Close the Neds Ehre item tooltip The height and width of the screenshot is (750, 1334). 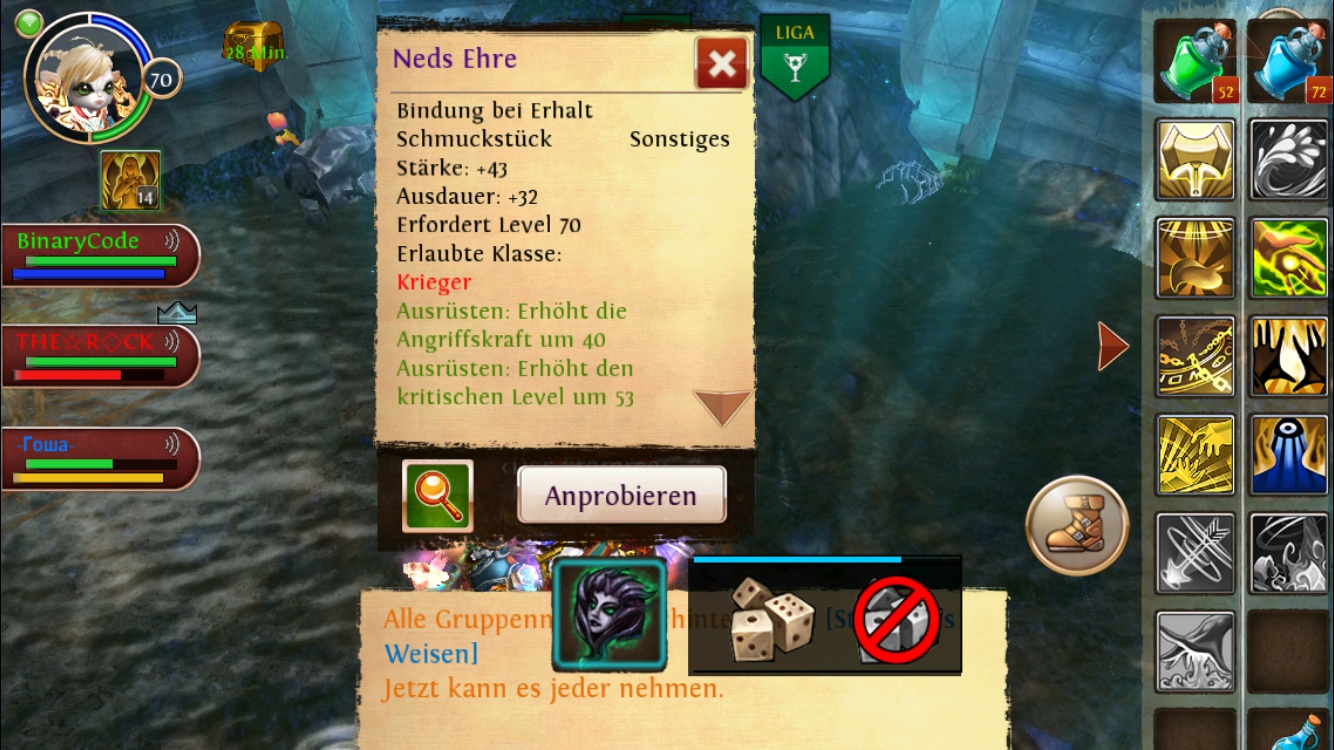(721, 65)
